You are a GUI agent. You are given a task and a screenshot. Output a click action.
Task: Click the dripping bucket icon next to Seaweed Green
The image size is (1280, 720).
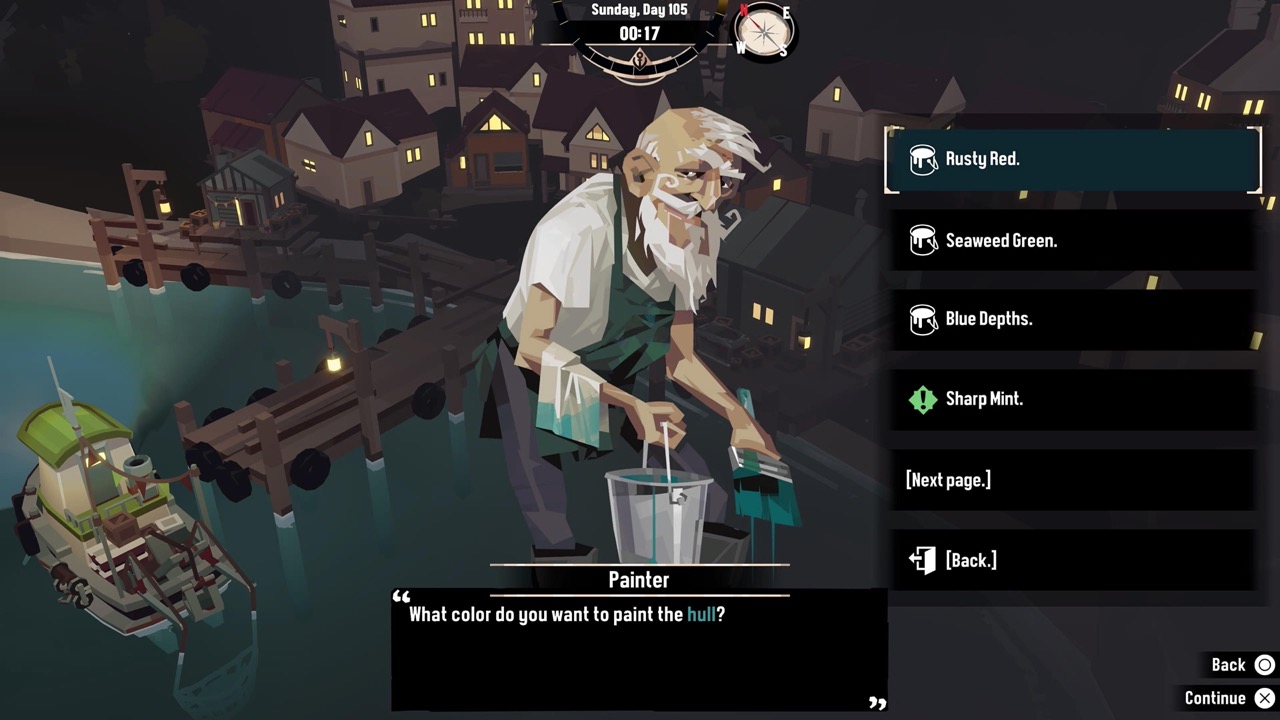[923, 240]
